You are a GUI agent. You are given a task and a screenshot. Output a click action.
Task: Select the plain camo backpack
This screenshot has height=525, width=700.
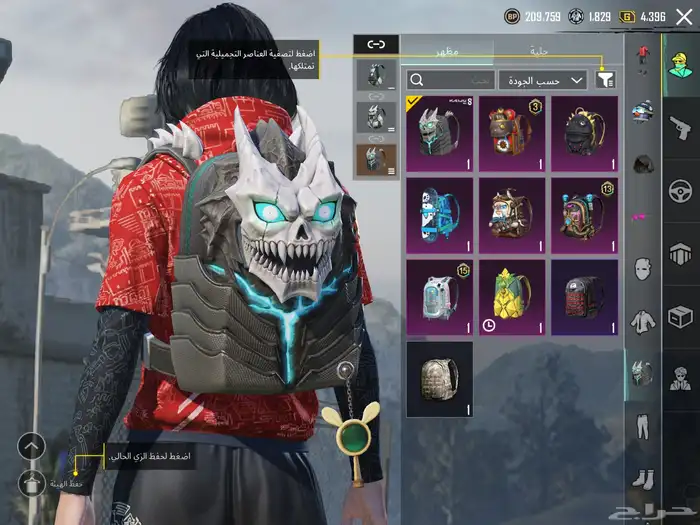[440, 378]
